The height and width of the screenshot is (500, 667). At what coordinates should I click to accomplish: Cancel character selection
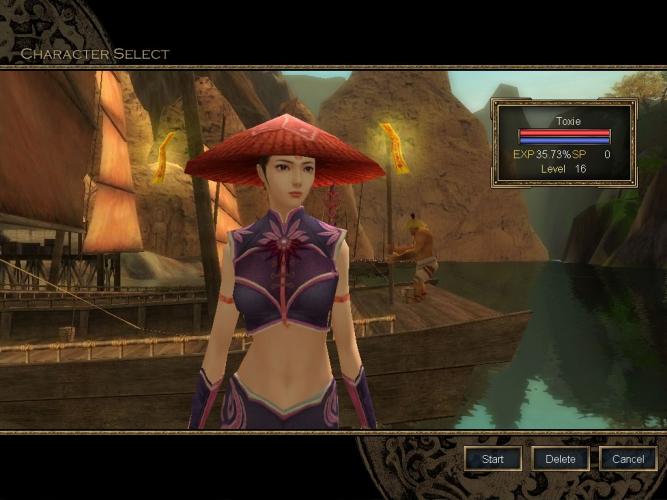[x=628, y=459]
